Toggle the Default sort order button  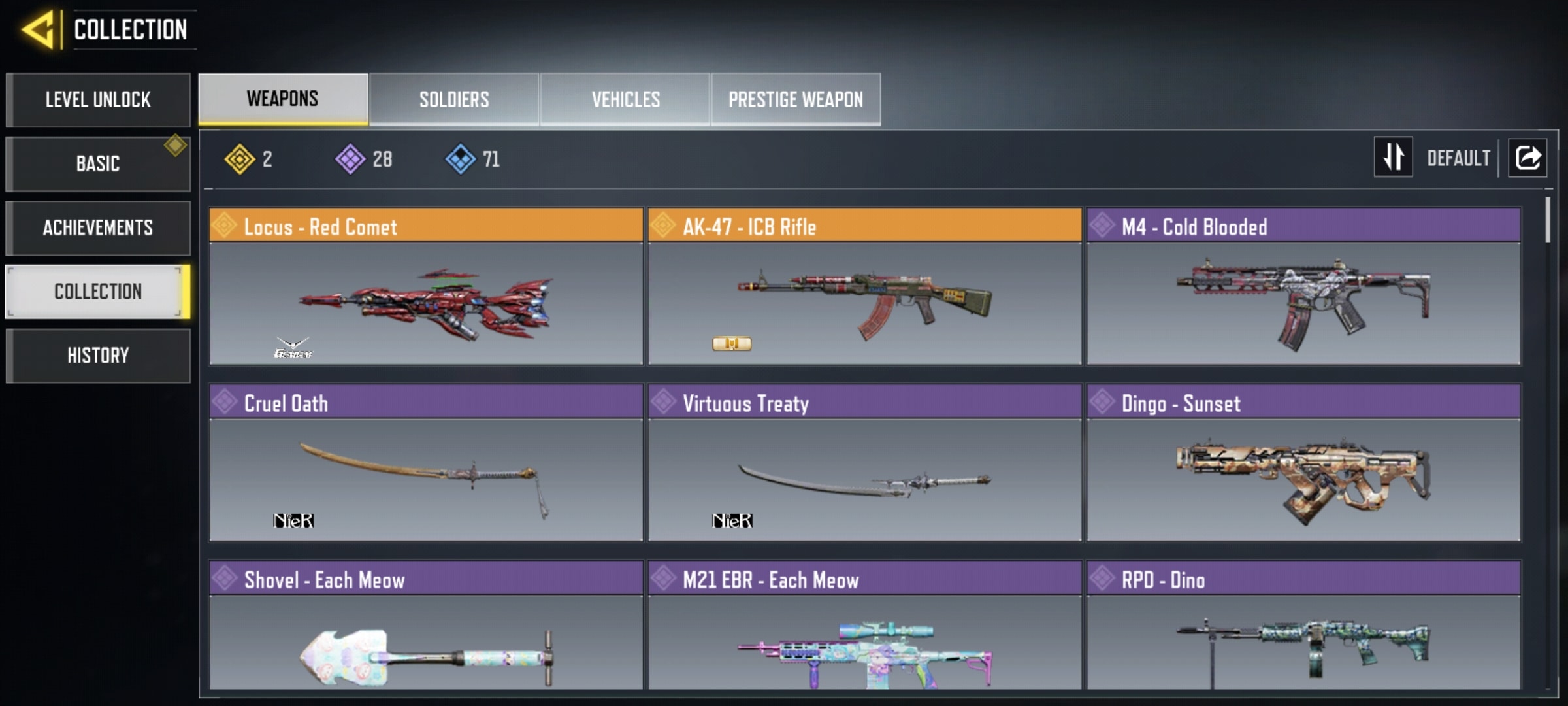(1394, 158)
